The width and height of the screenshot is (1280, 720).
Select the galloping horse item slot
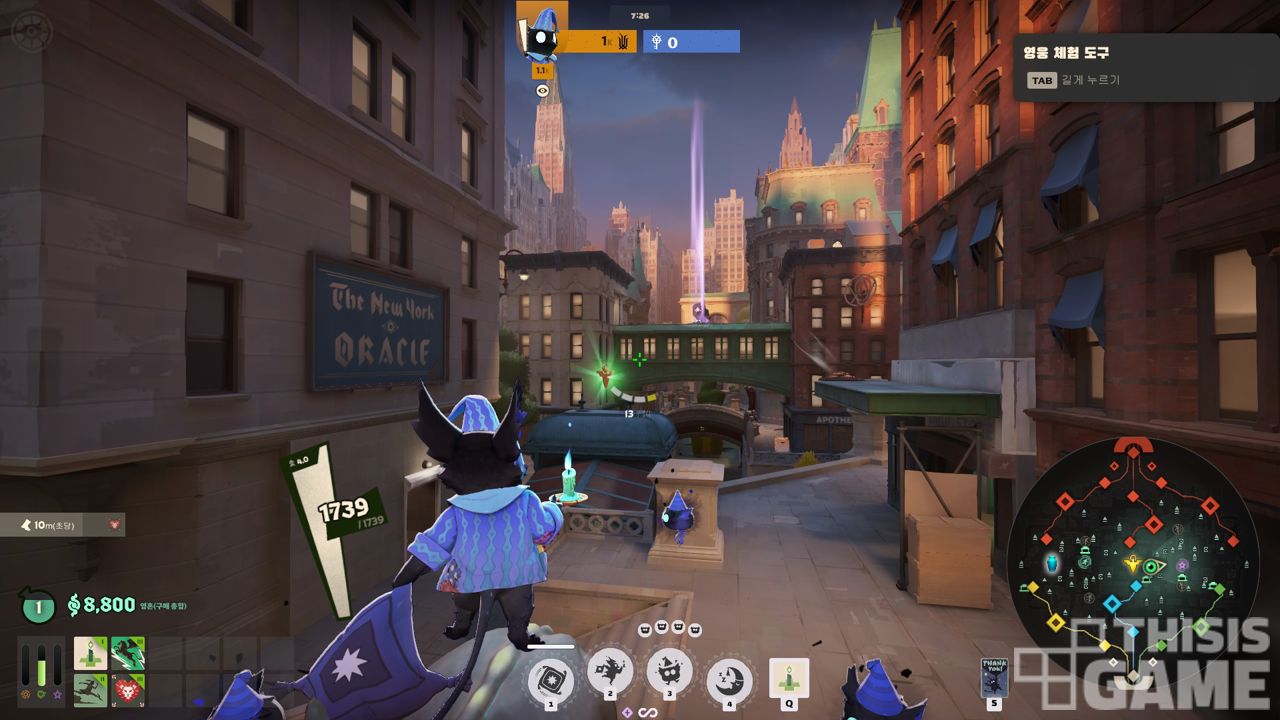point(128,654)
